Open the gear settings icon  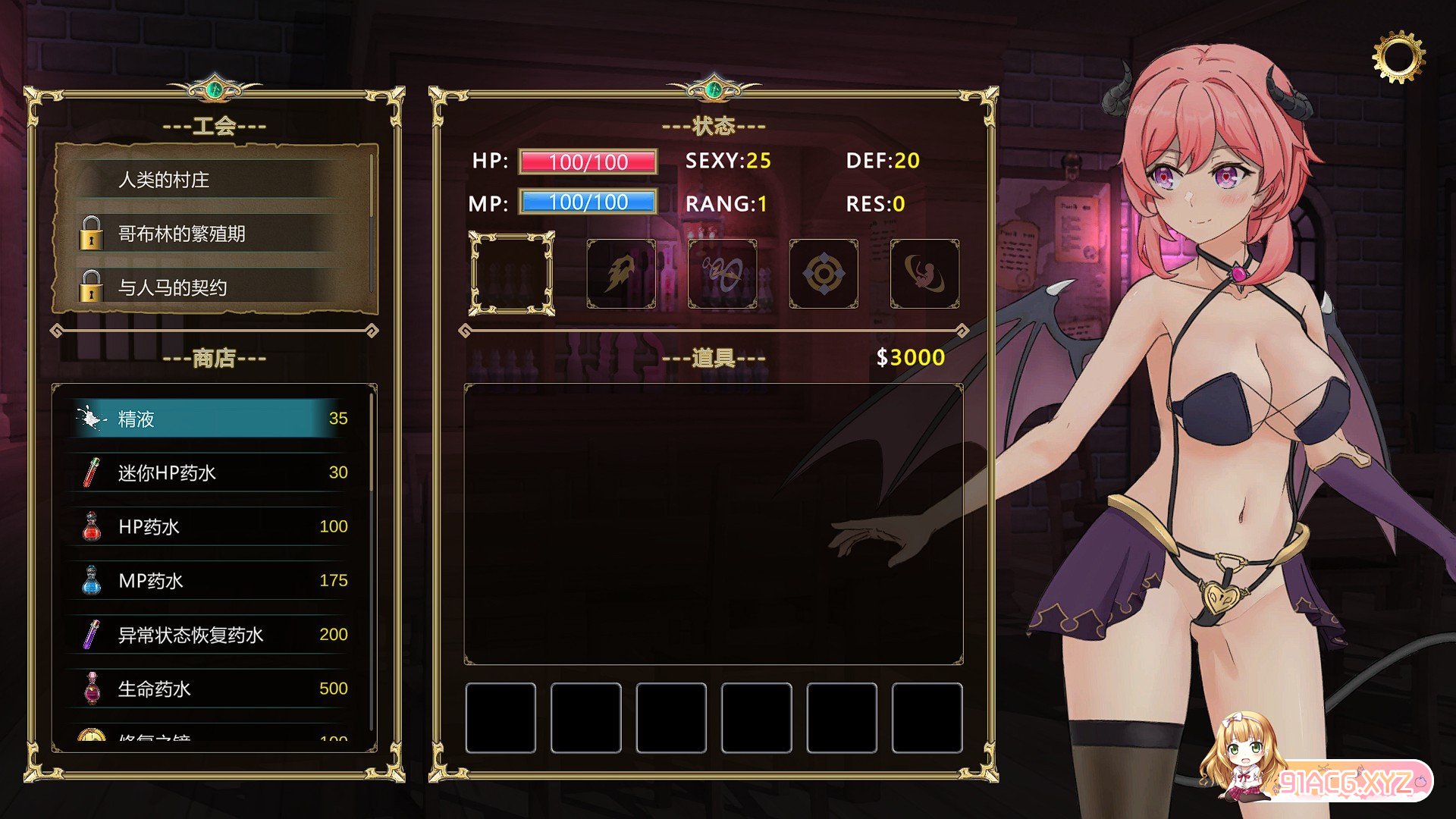pyautogui.click(x=1398, y=57)
